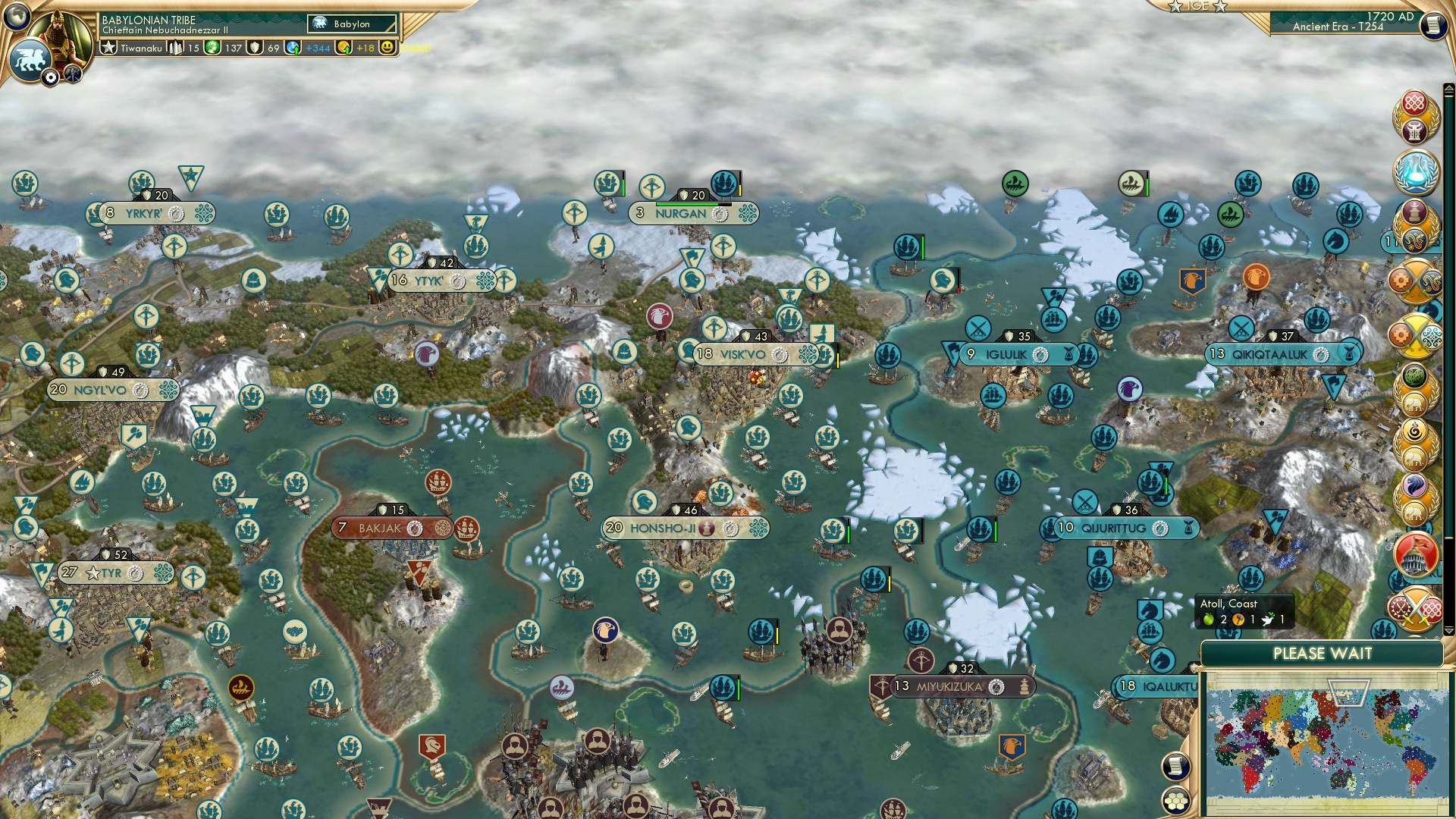Click the winged lion emblem below the globe

coord(31,60)
